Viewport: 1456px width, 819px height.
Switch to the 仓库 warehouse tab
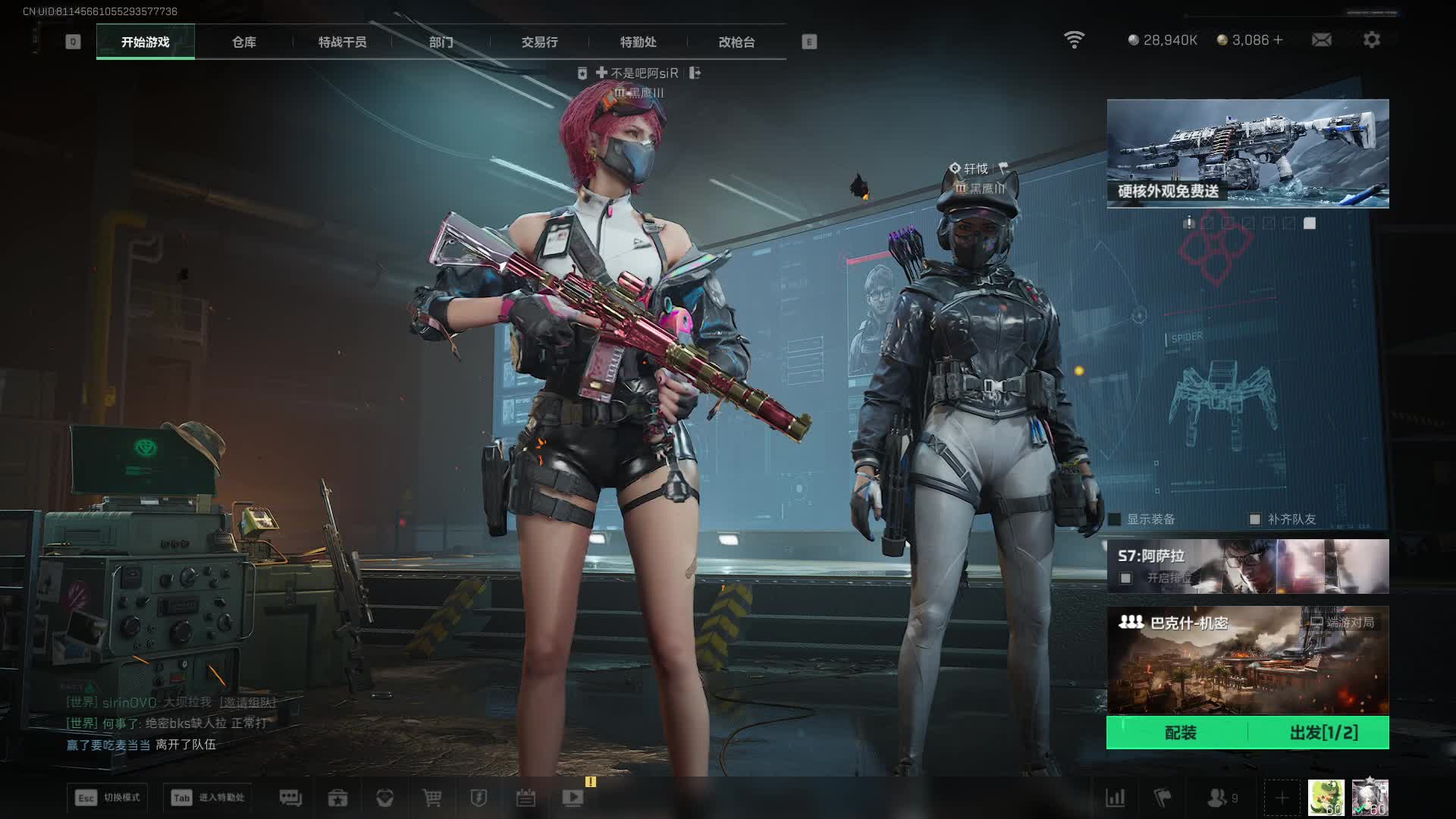[244, 42]
